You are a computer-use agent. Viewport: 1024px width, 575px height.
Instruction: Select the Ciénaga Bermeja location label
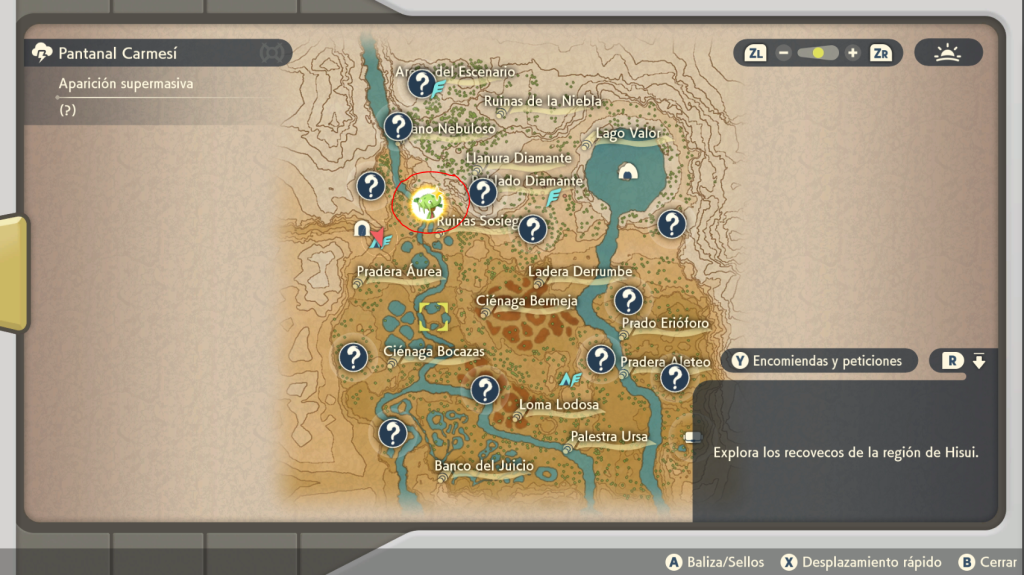(526, 301)
